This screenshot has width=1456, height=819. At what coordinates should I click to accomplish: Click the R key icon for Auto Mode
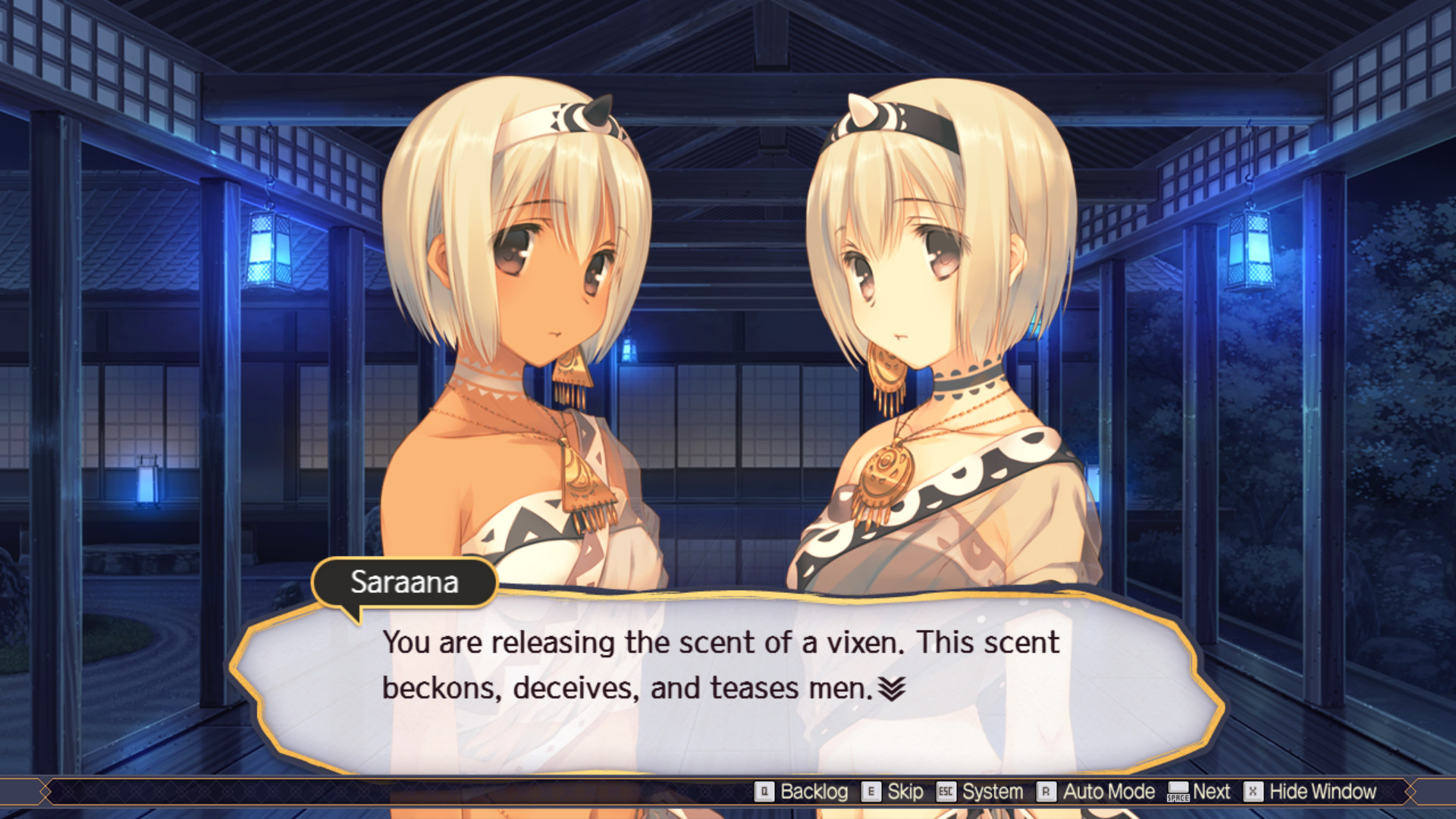(1046, 792)
